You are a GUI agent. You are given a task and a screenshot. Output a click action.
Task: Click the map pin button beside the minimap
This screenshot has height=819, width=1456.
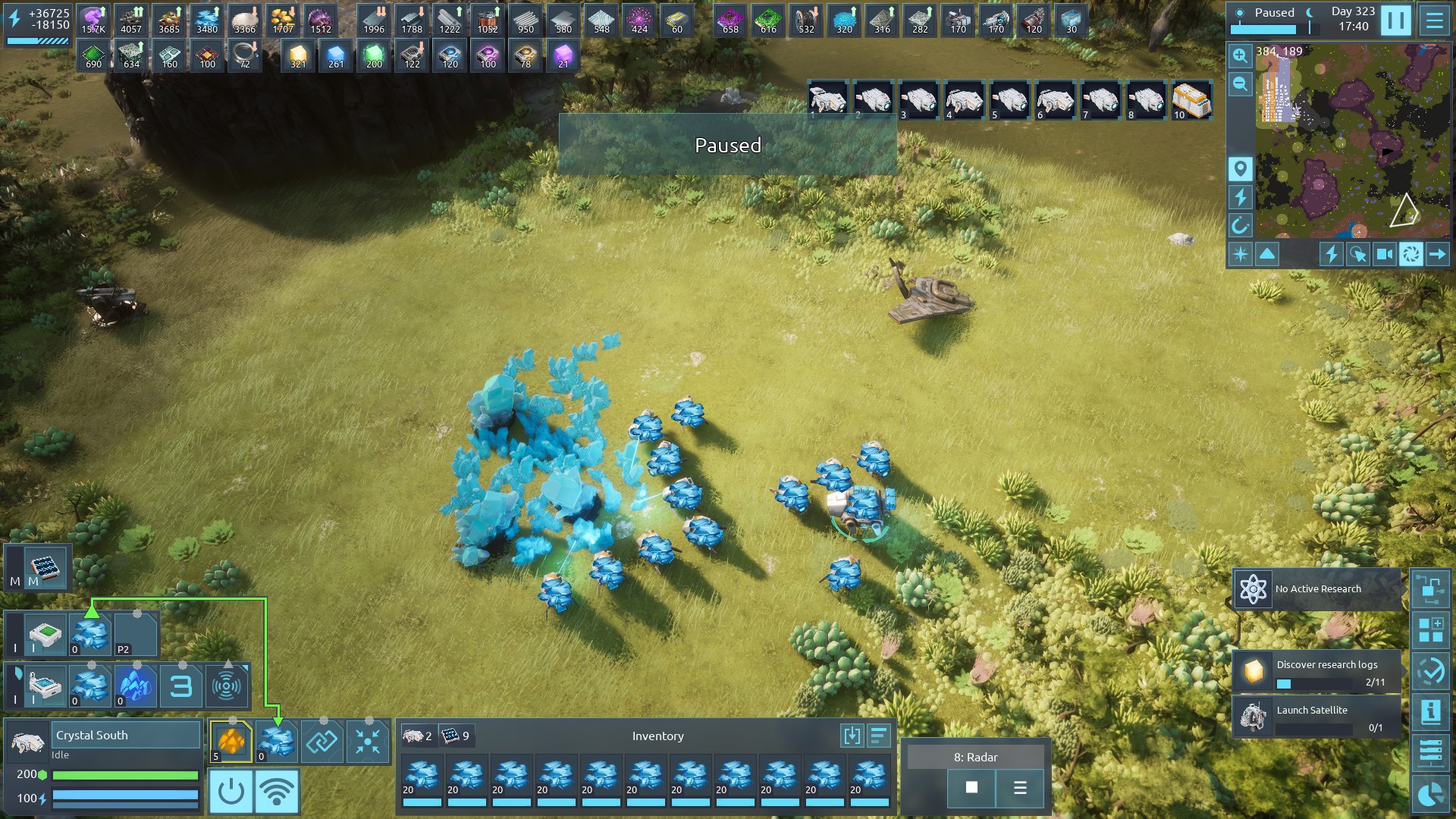pyautogui.click(x=1240, y=168)
